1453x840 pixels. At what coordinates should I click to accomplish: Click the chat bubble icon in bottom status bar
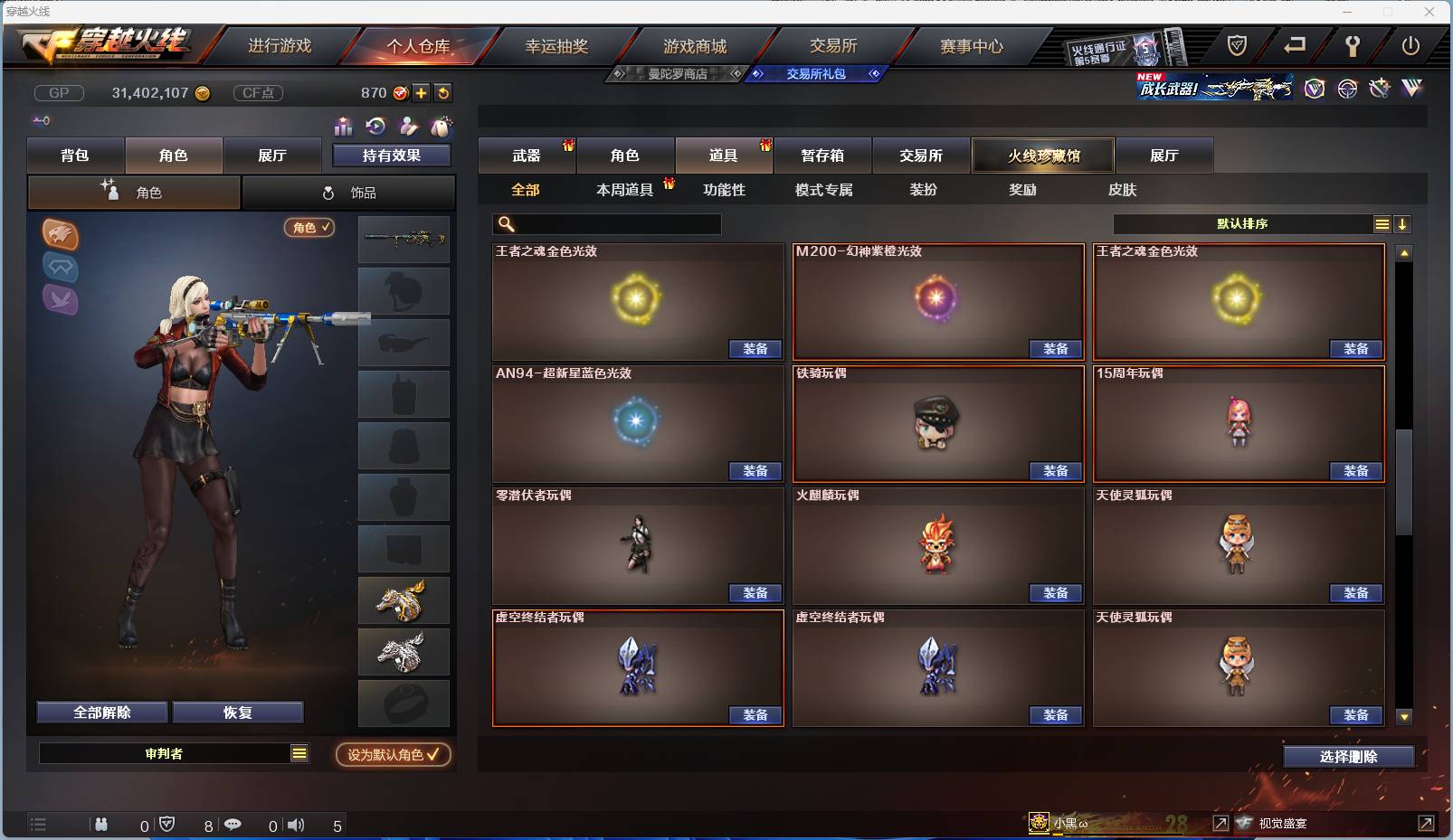point(233,825)
